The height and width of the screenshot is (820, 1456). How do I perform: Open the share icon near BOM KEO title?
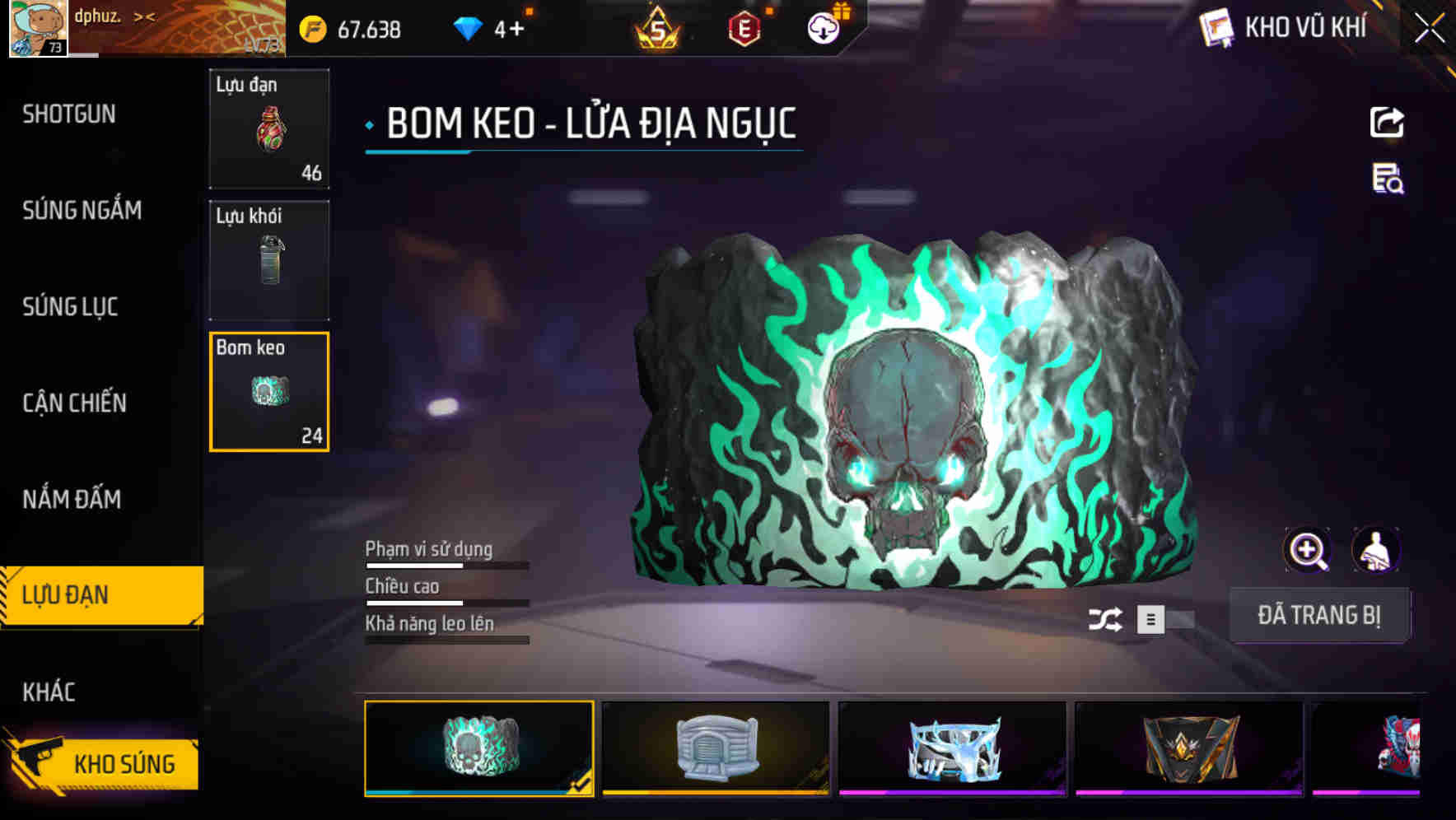[1387, 122]
